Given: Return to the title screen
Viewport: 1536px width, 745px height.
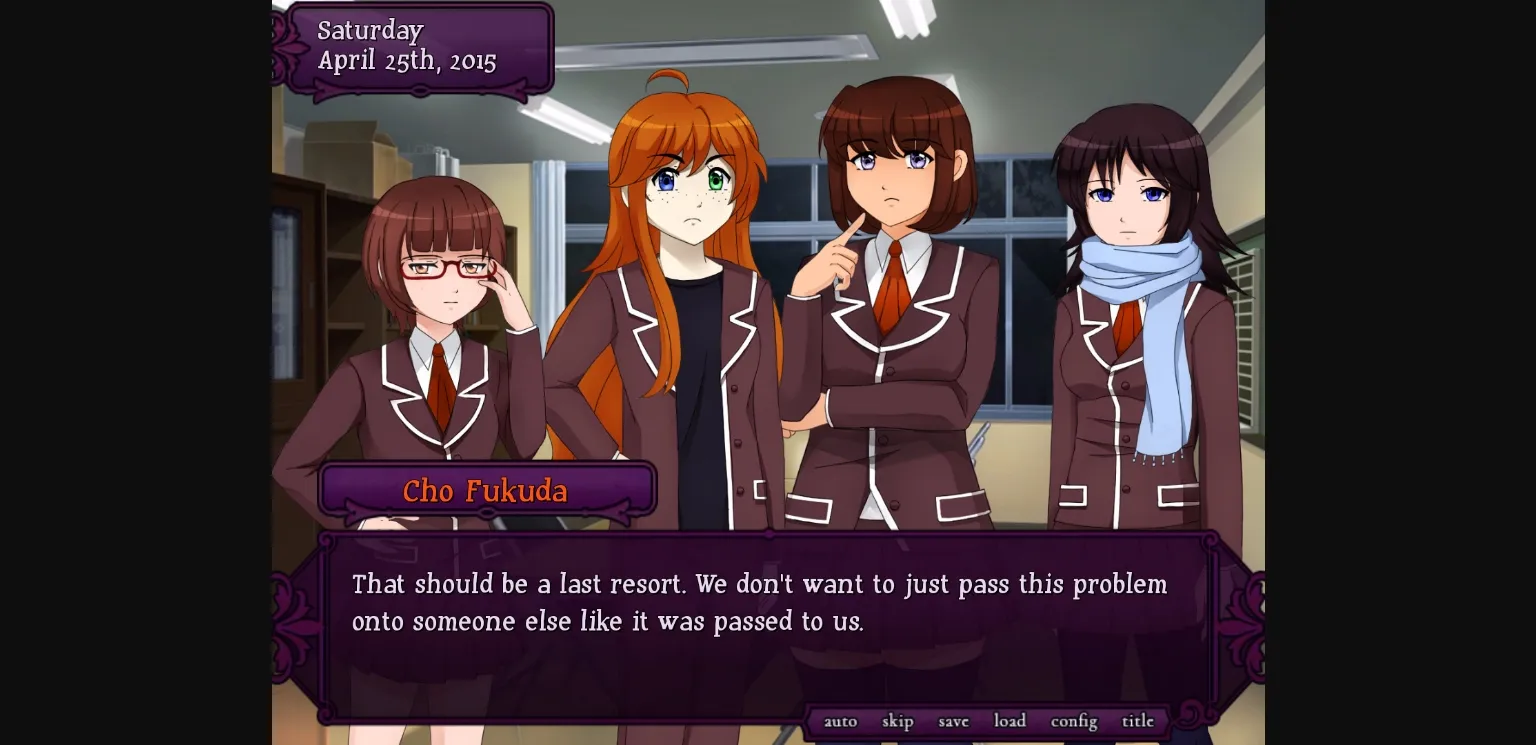Looking at the screenshot, I should click(x=1136, y=721).
